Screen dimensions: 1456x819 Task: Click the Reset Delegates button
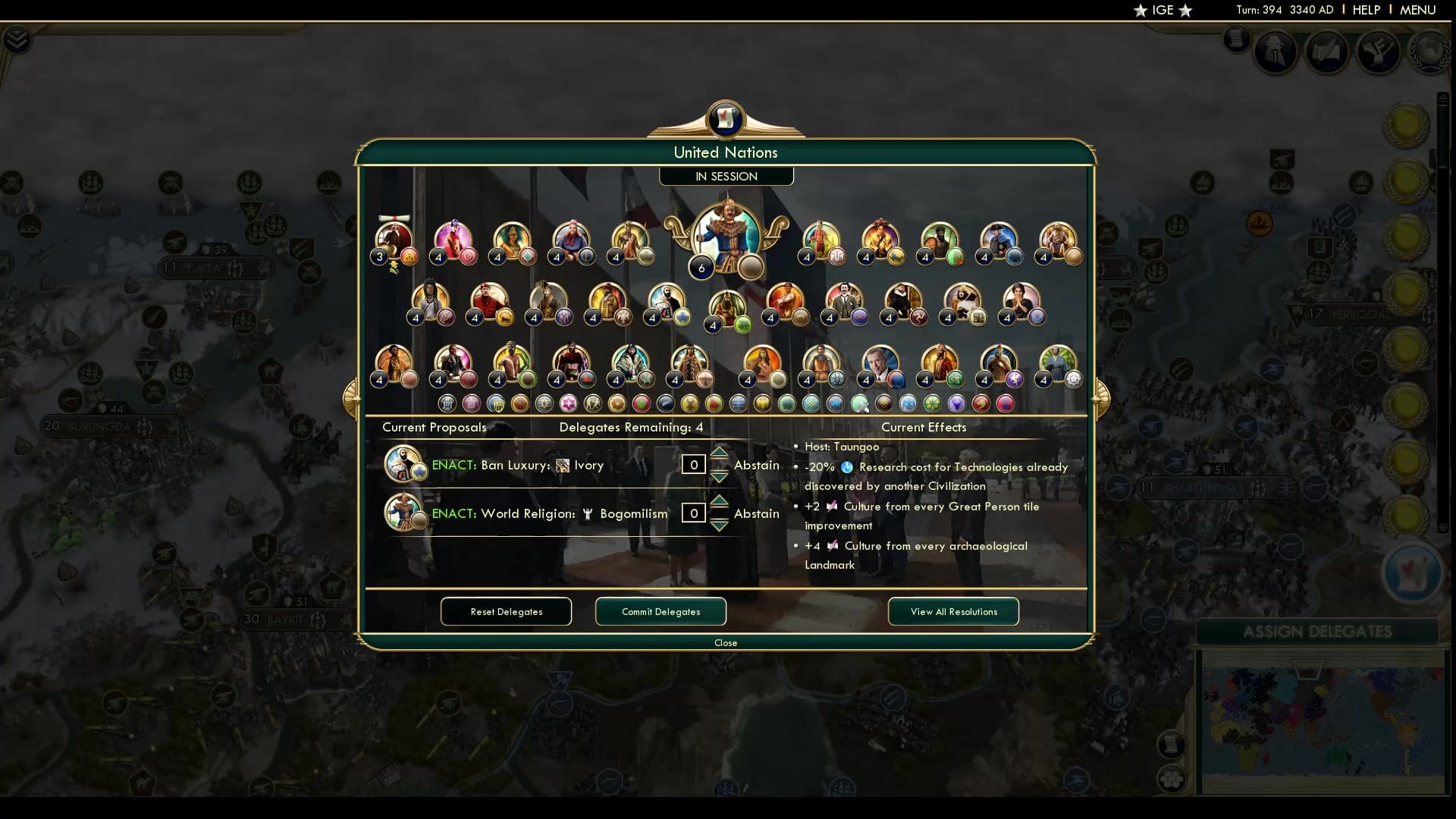click(x=506, y=612)
